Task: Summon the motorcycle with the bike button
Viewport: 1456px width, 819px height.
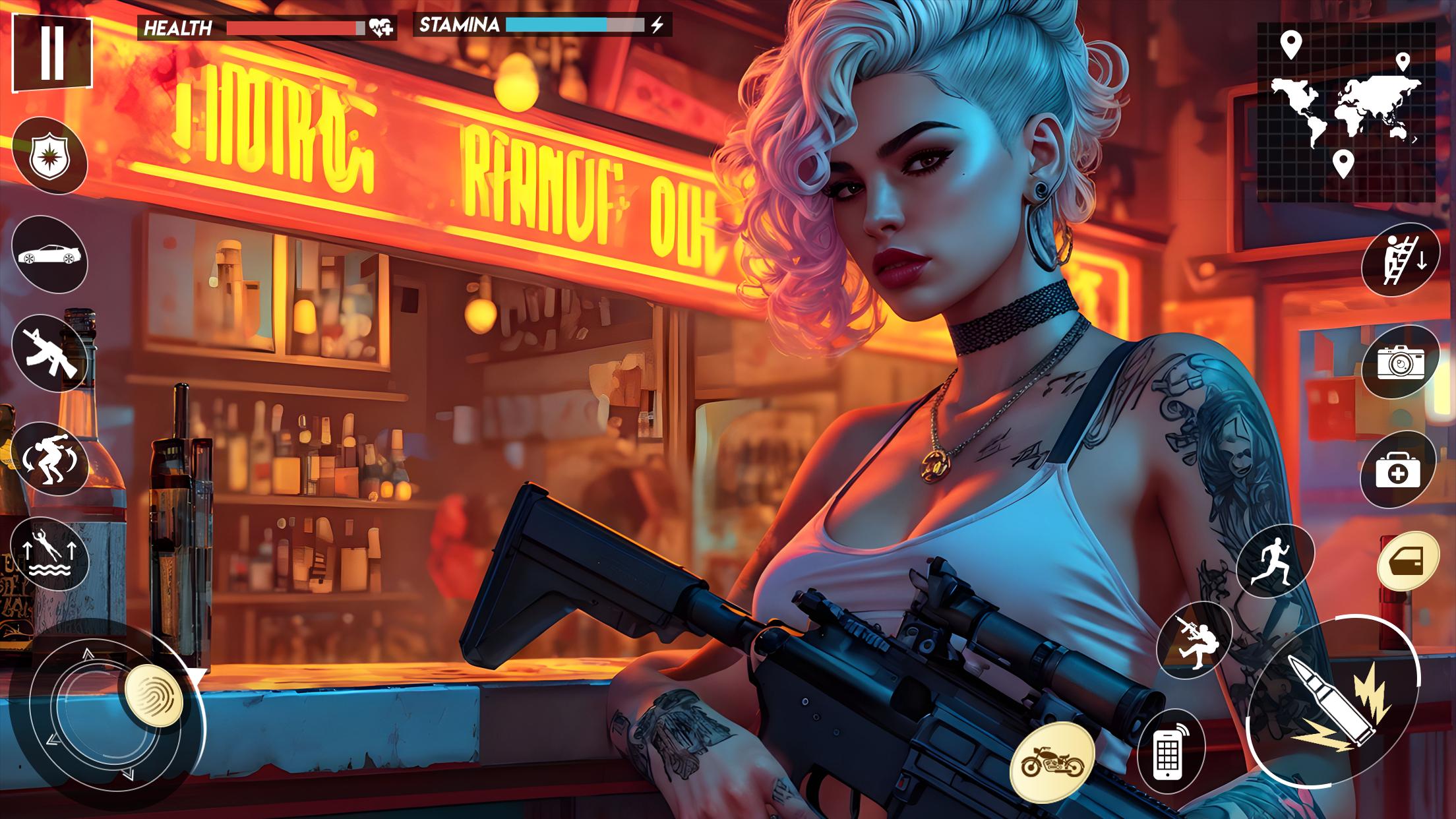Action: coord(1052,762)
